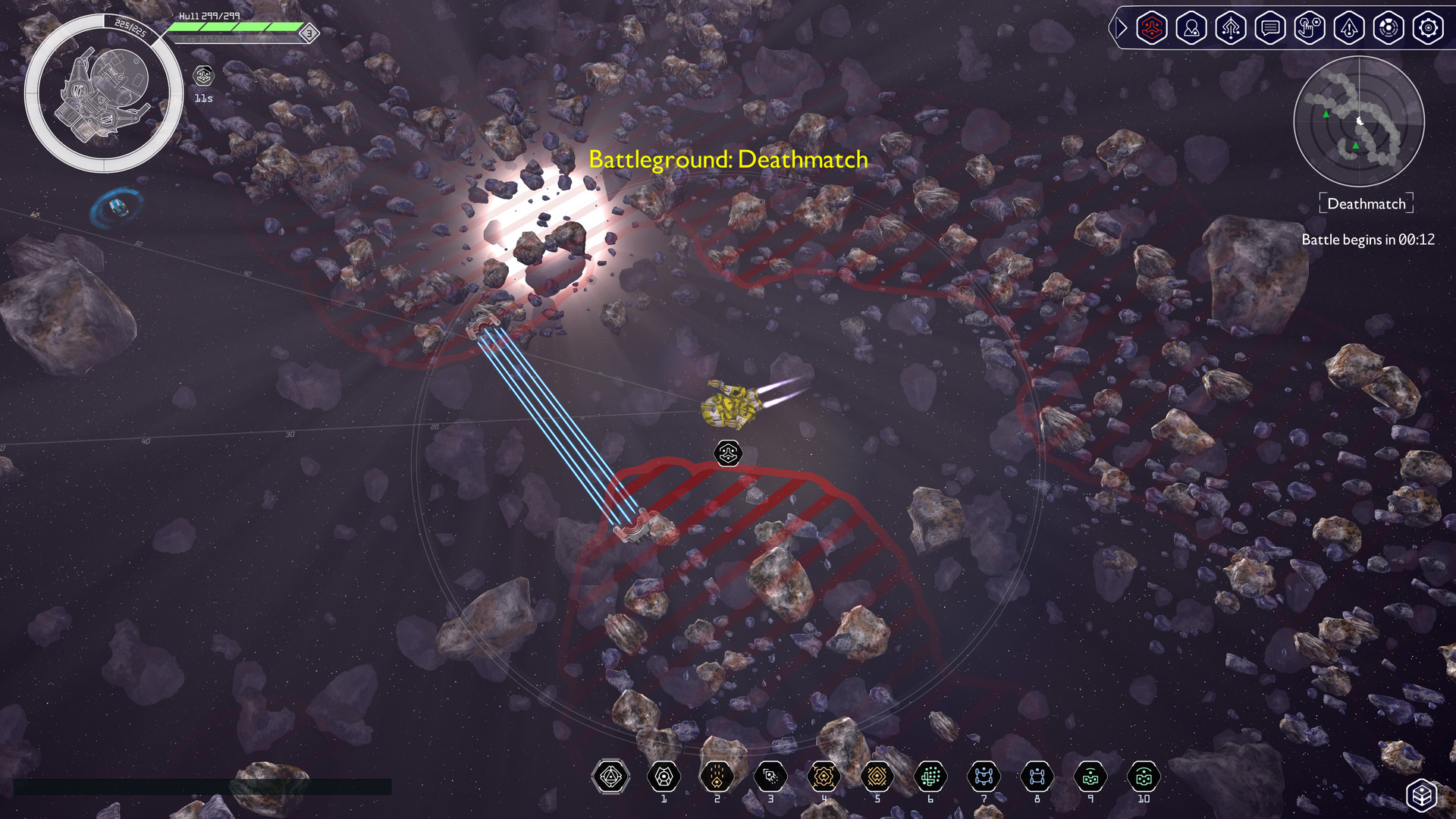Click the level 3 badge near the hull bar
This screenshot has height=819, width=1456.
point(309,33)
